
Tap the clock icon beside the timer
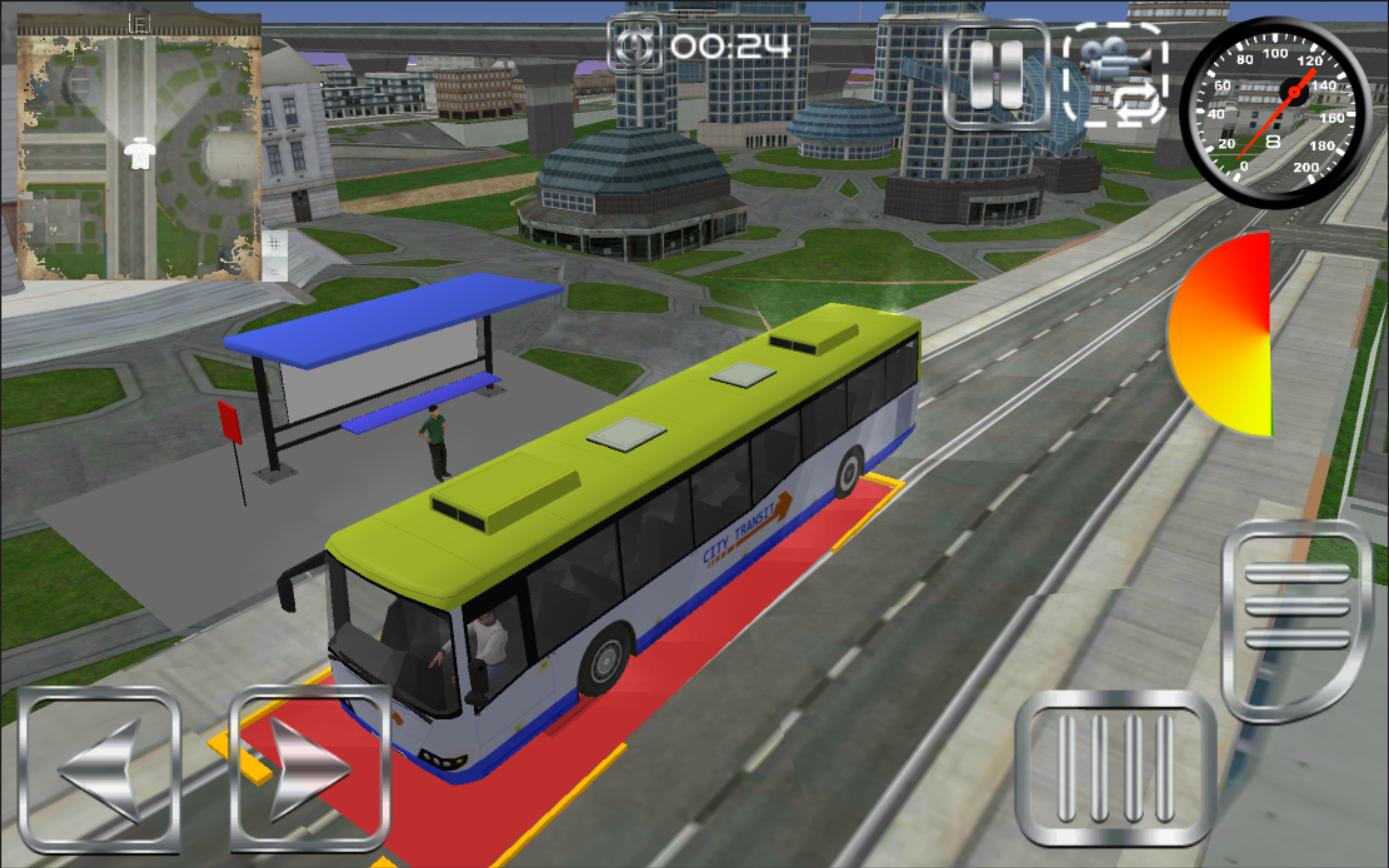click(x=634, y=45)
